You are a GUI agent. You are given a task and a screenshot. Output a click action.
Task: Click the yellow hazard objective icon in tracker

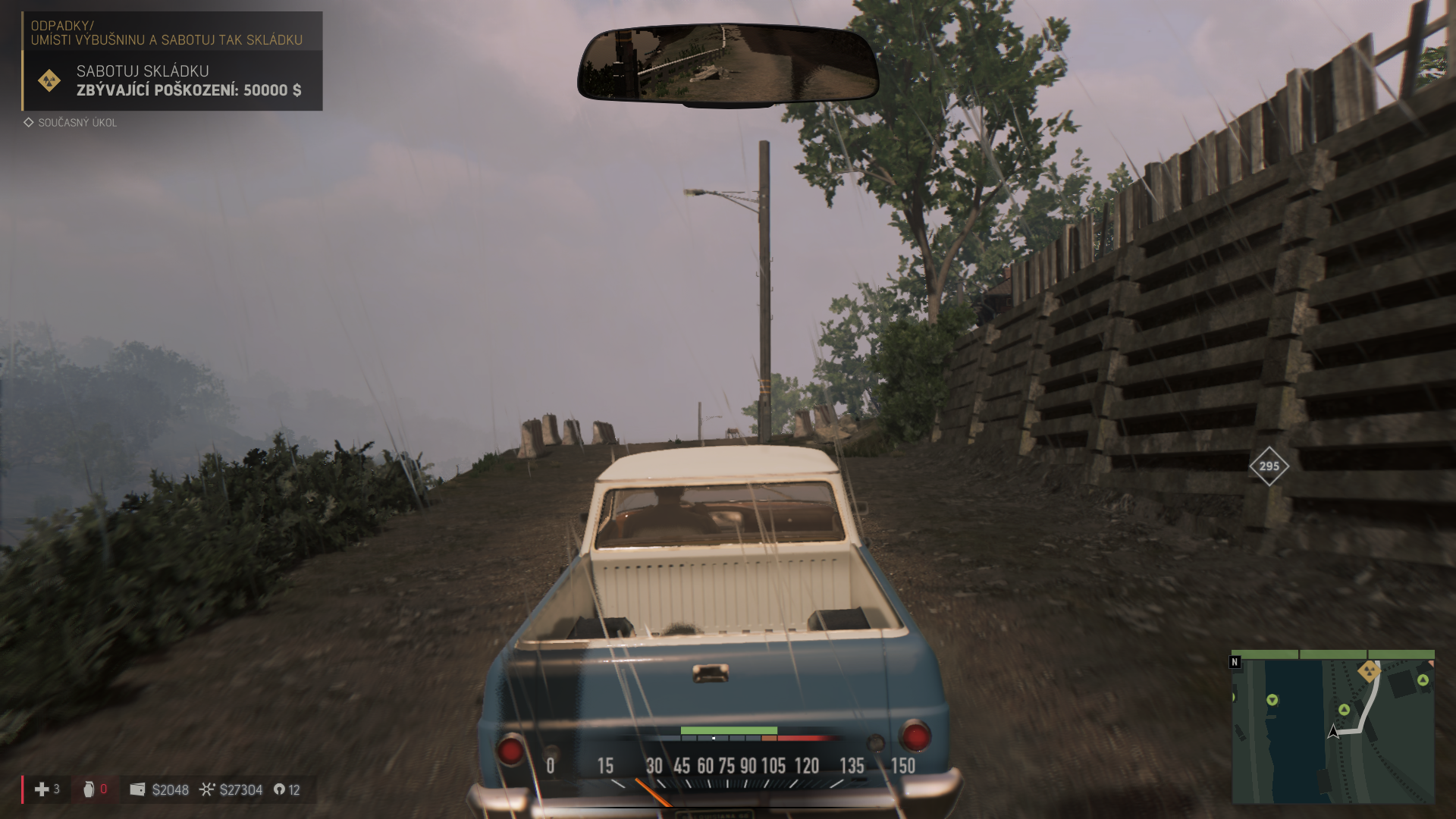click(49, 80)
